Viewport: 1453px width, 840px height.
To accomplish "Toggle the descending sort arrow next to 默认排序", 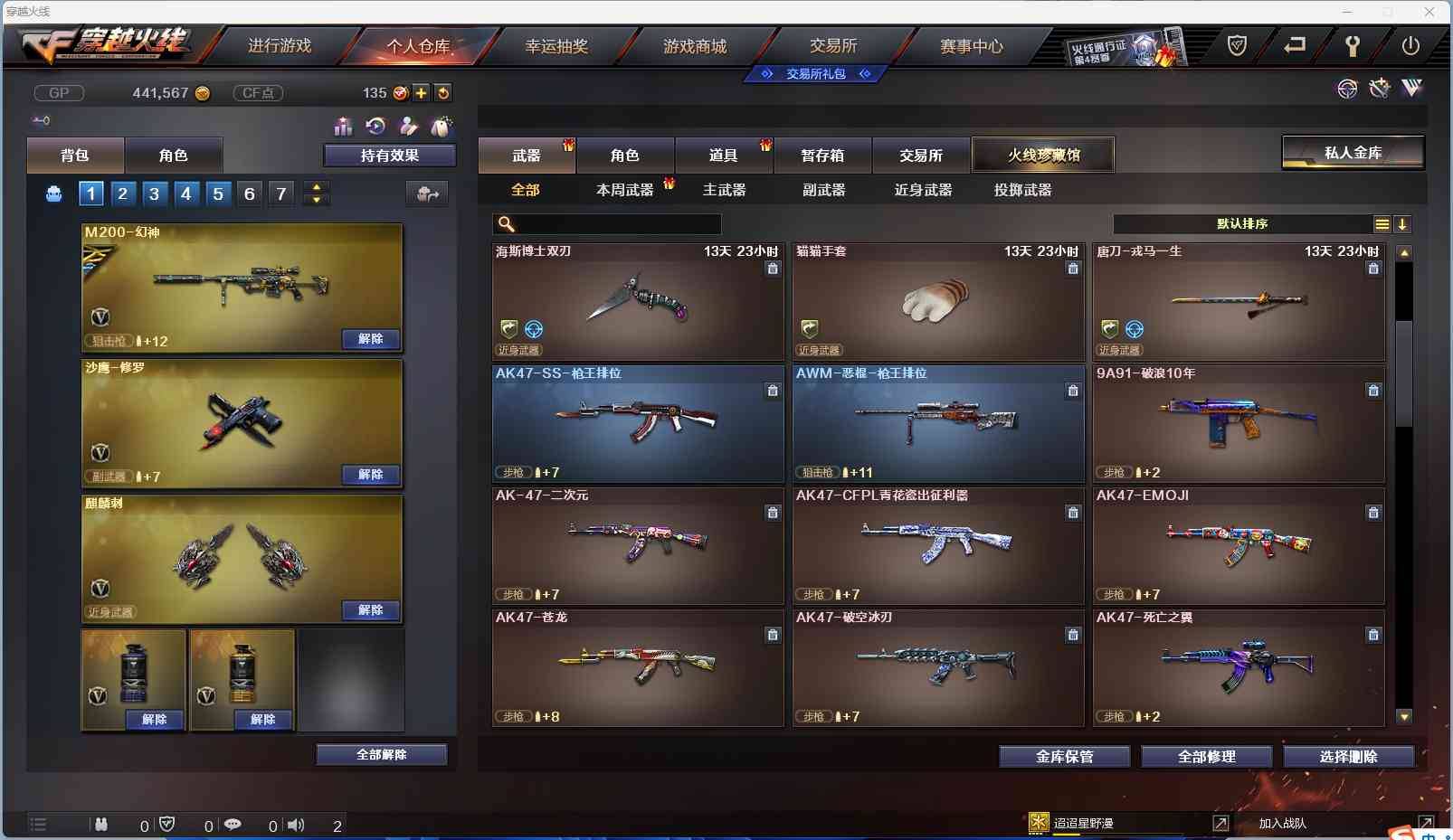I will click(x=1403, y=223).
